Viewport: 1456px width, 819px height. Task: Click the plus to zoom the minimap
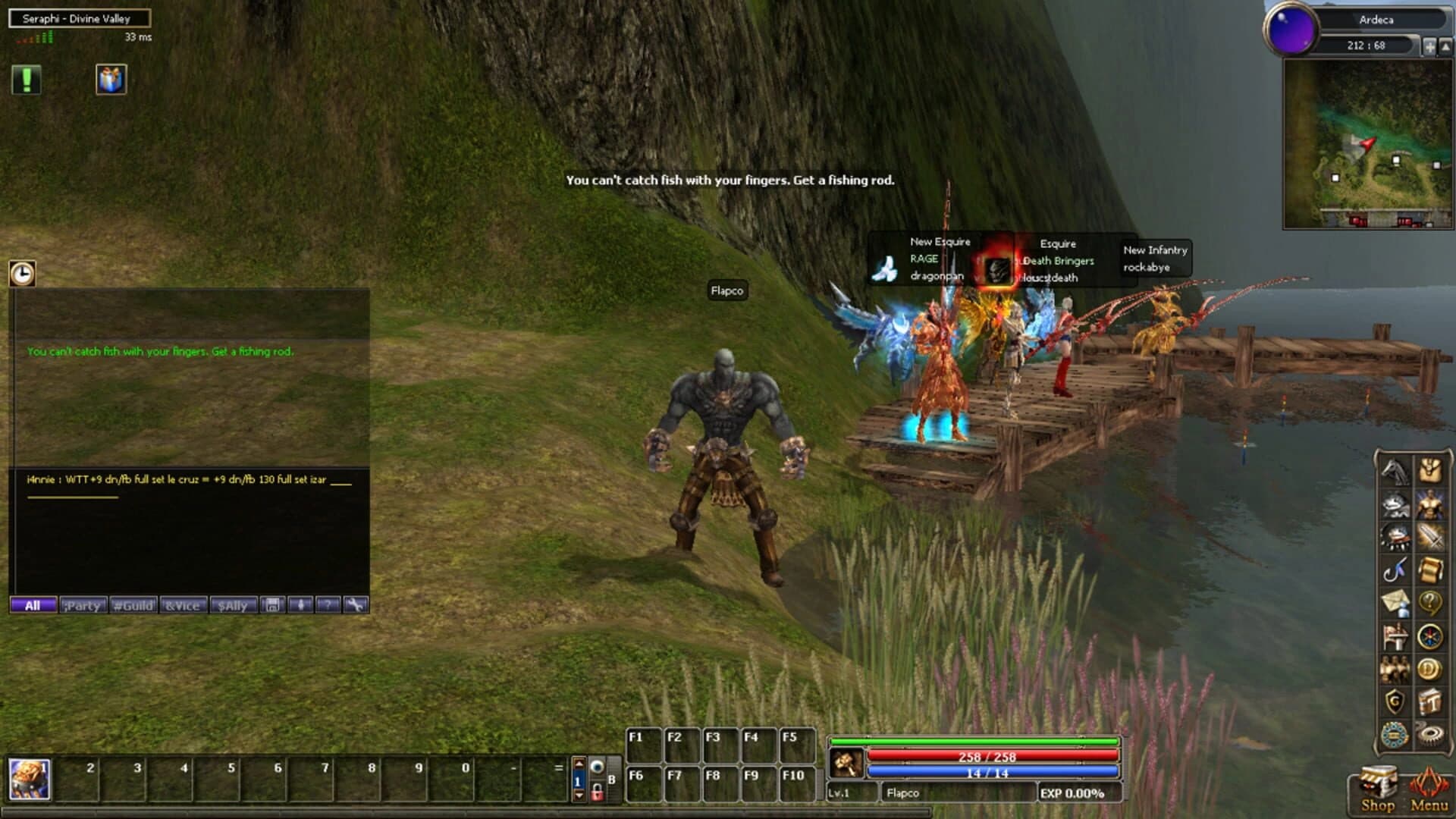[x=1429, y=46]
